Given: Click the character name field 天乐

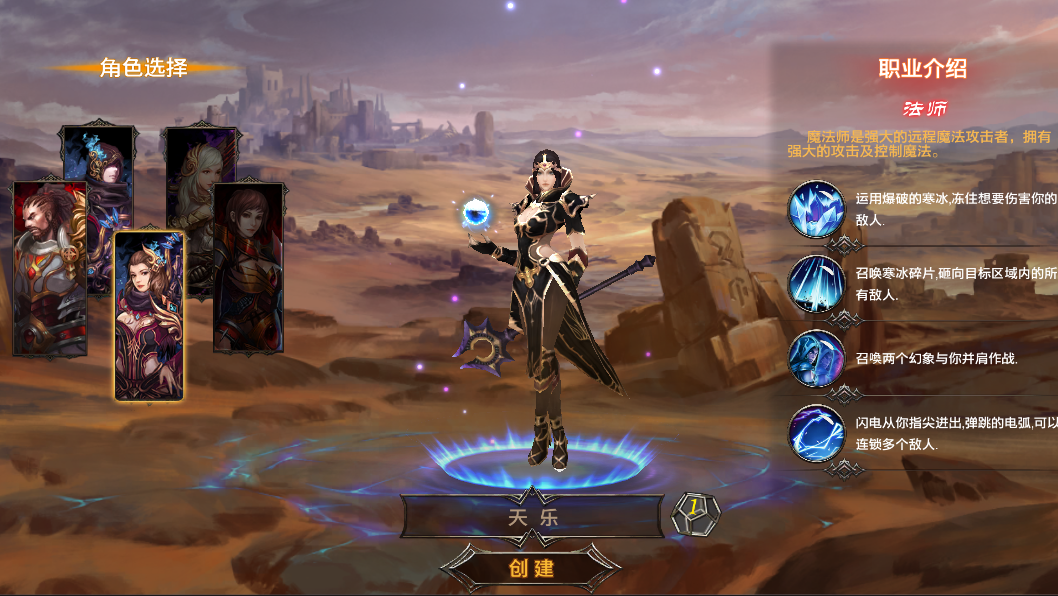Looking at the screenshot, I should point(531,517).
